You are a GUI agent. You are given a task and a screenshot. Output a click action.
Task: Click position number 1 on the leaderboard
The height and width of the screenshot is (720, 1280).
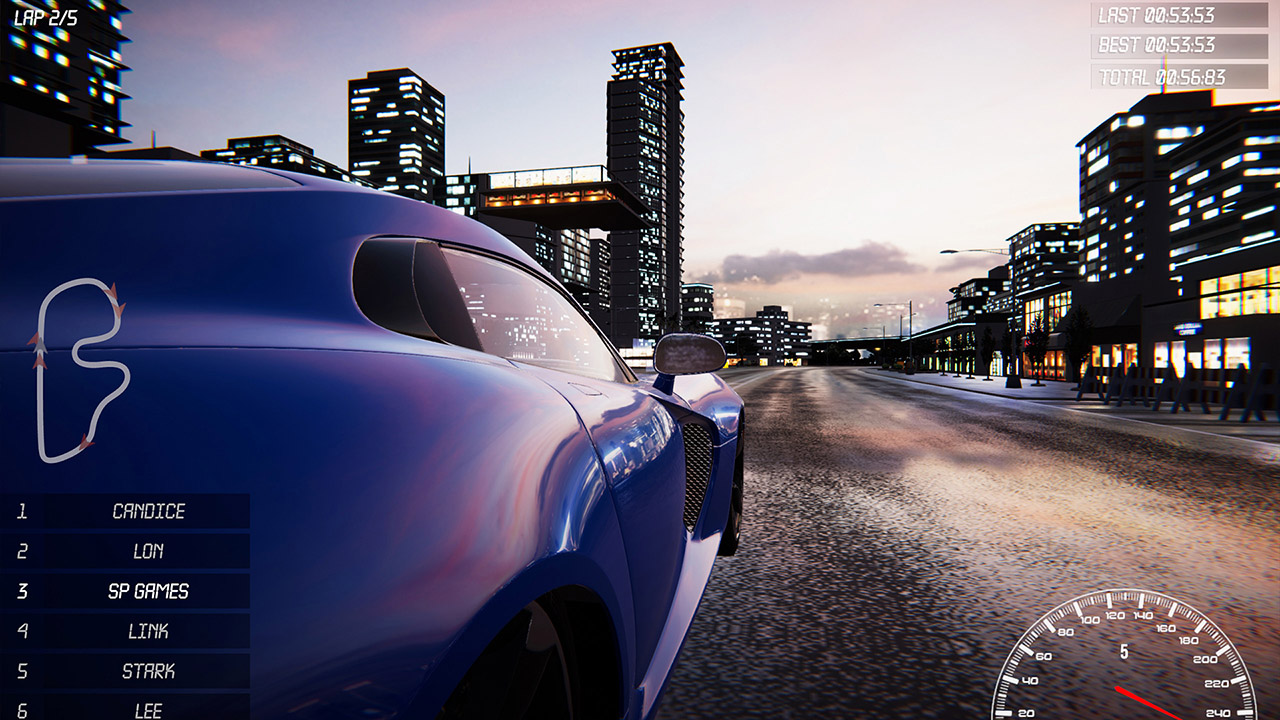click(21, 509)
